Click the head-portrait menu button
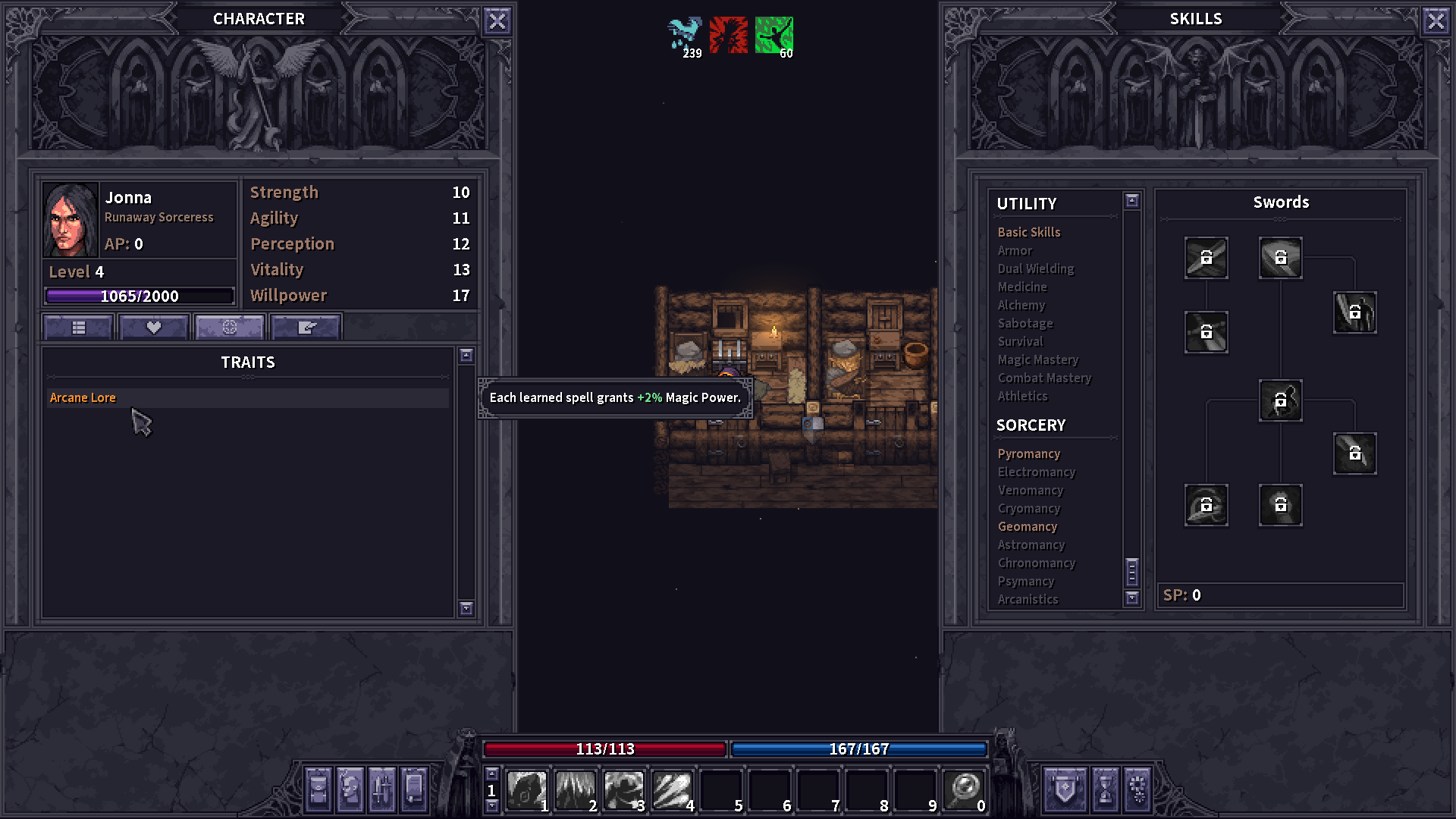Screen dimensions: 1456x819 point(350,790)
